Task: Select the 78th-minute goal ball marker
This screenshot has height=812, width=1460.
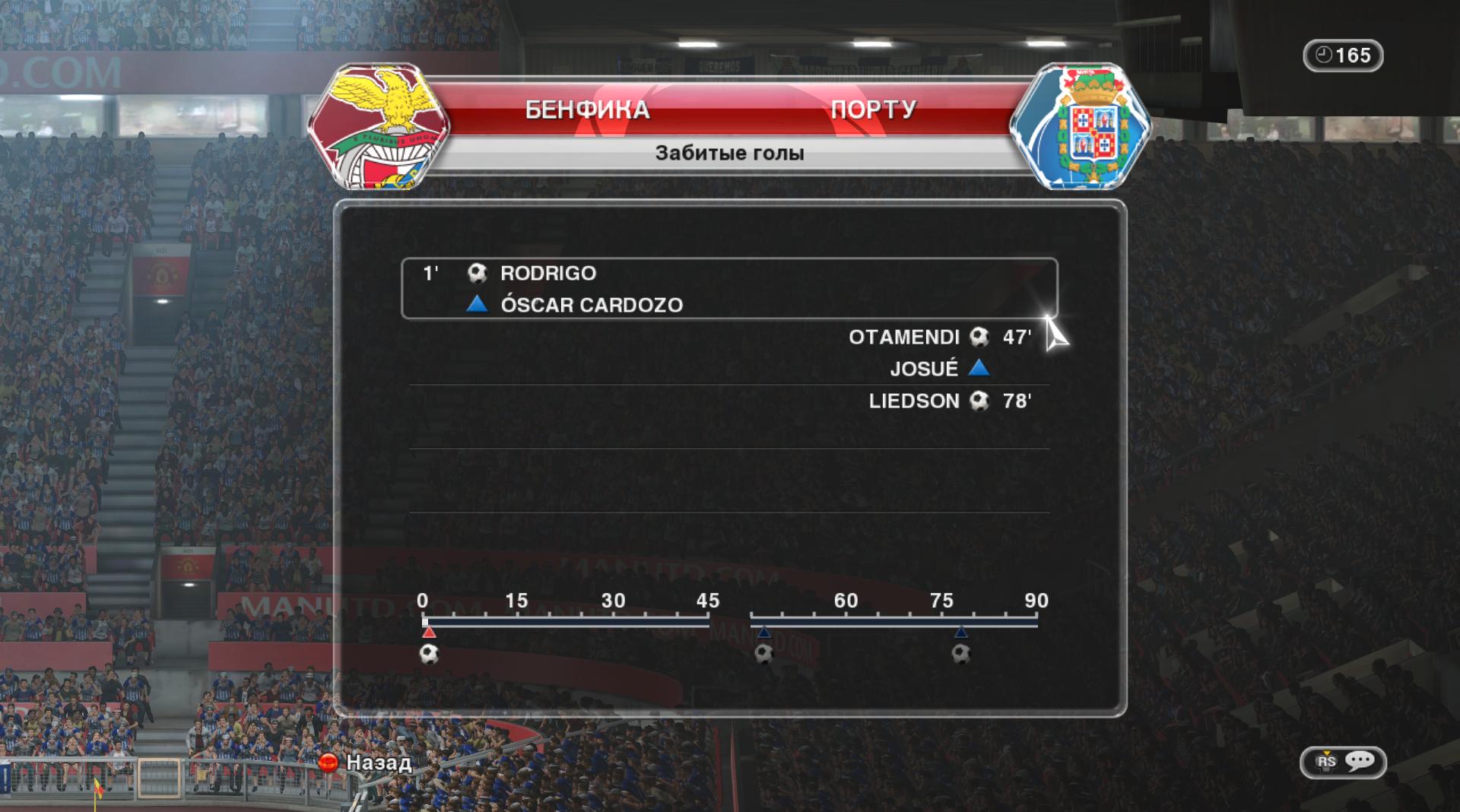Action: (x=961, y=654)
